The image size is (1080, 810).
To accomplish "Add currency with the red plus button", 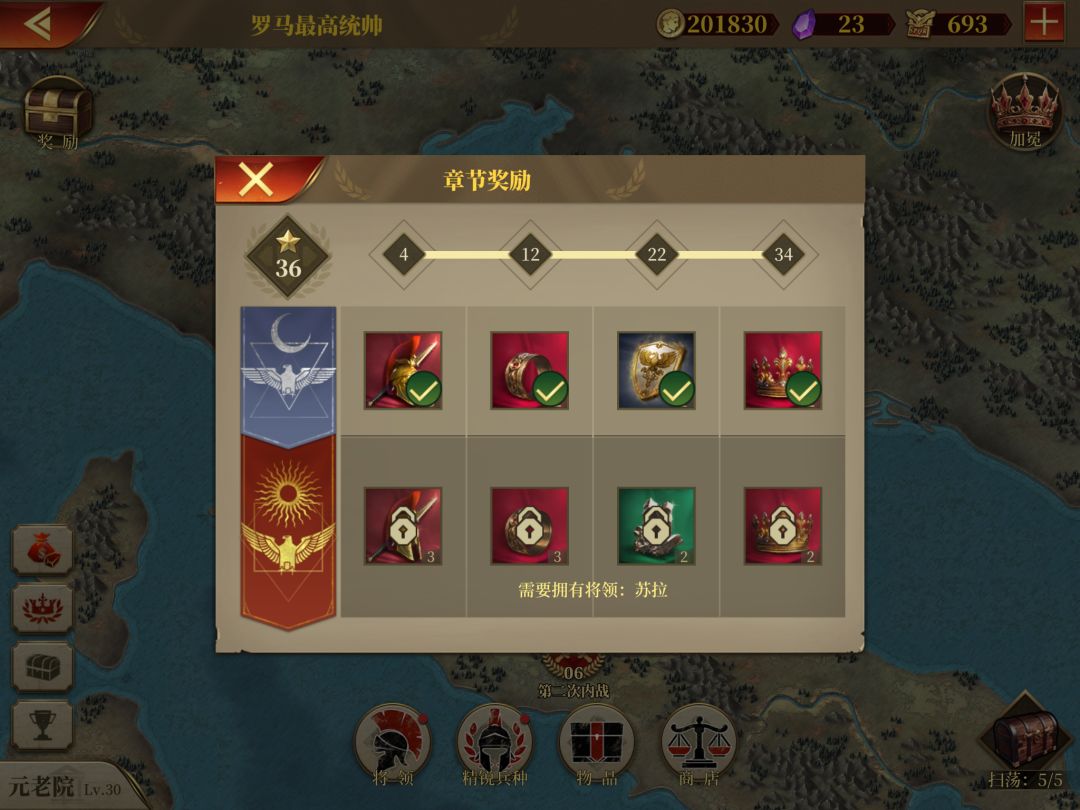I will (x=1044, y=23).
